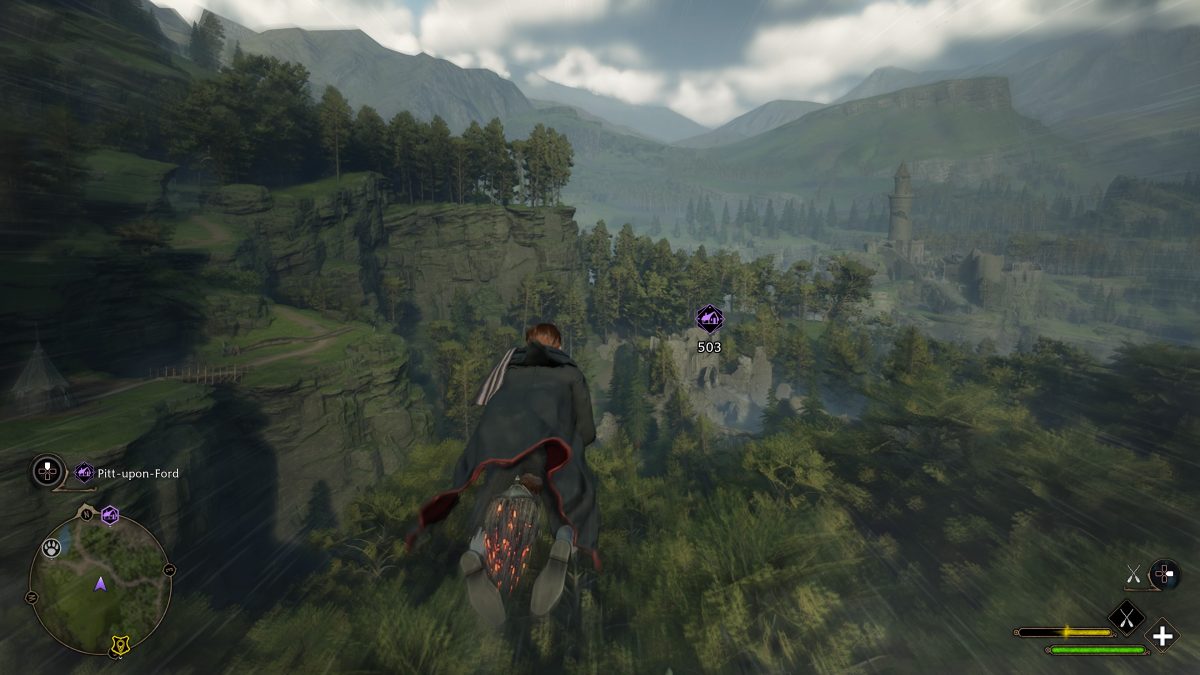The width and height of the screenshot is (1200, 675).
Task: Open the circular minimap
Action: (x=100, y=583)
